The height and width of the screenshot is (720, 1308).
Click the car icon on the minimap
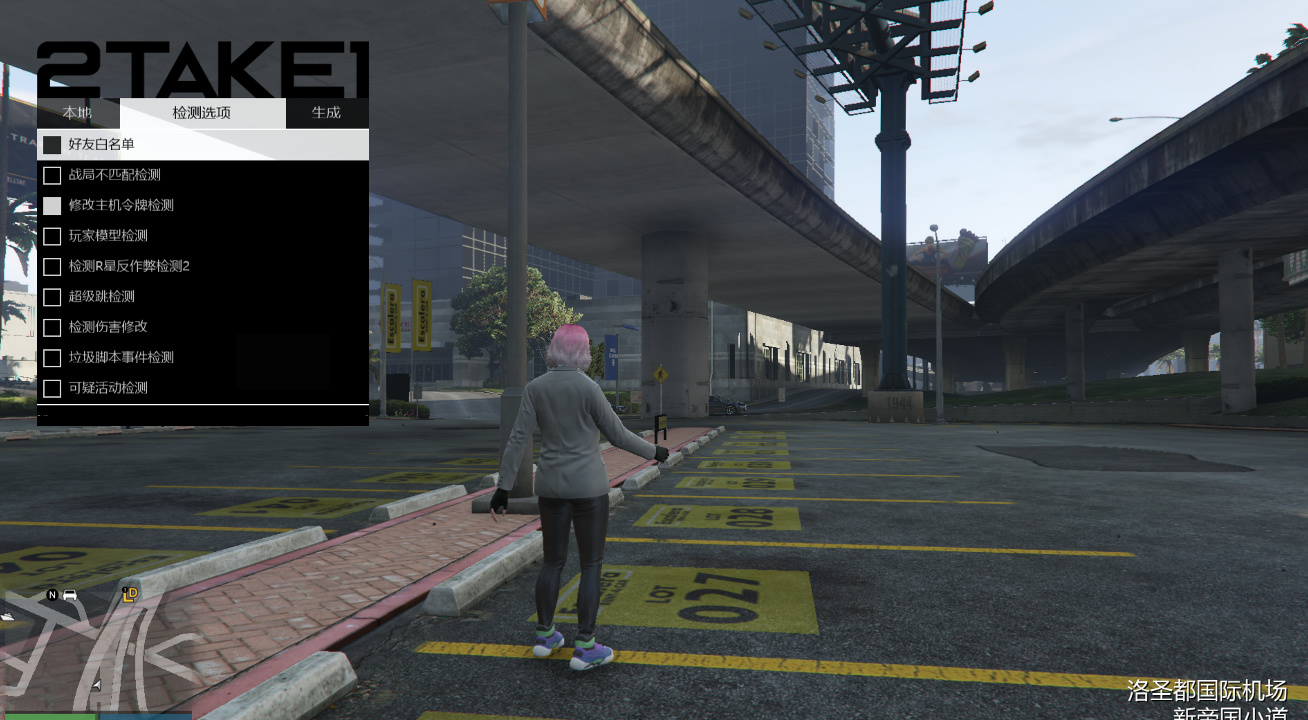click(x=70, y=595)
